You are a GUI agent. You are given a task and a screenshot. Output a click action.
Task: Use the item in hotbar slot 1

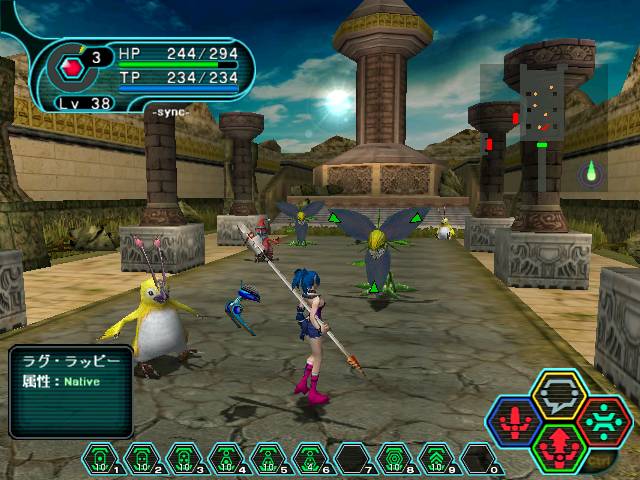click(101, 459)
